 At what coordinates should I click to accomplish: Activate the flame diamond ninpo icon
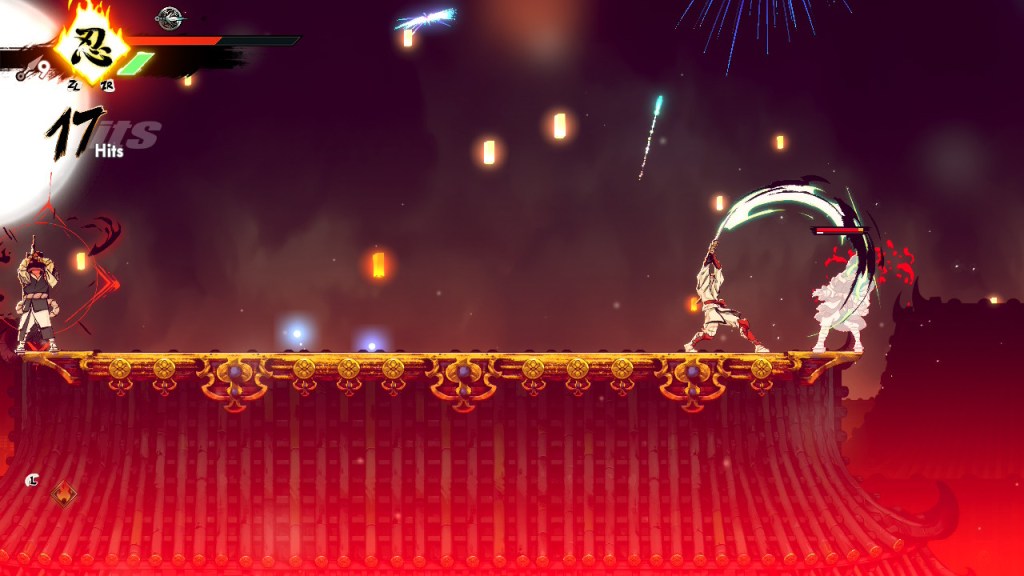(64, 493)
